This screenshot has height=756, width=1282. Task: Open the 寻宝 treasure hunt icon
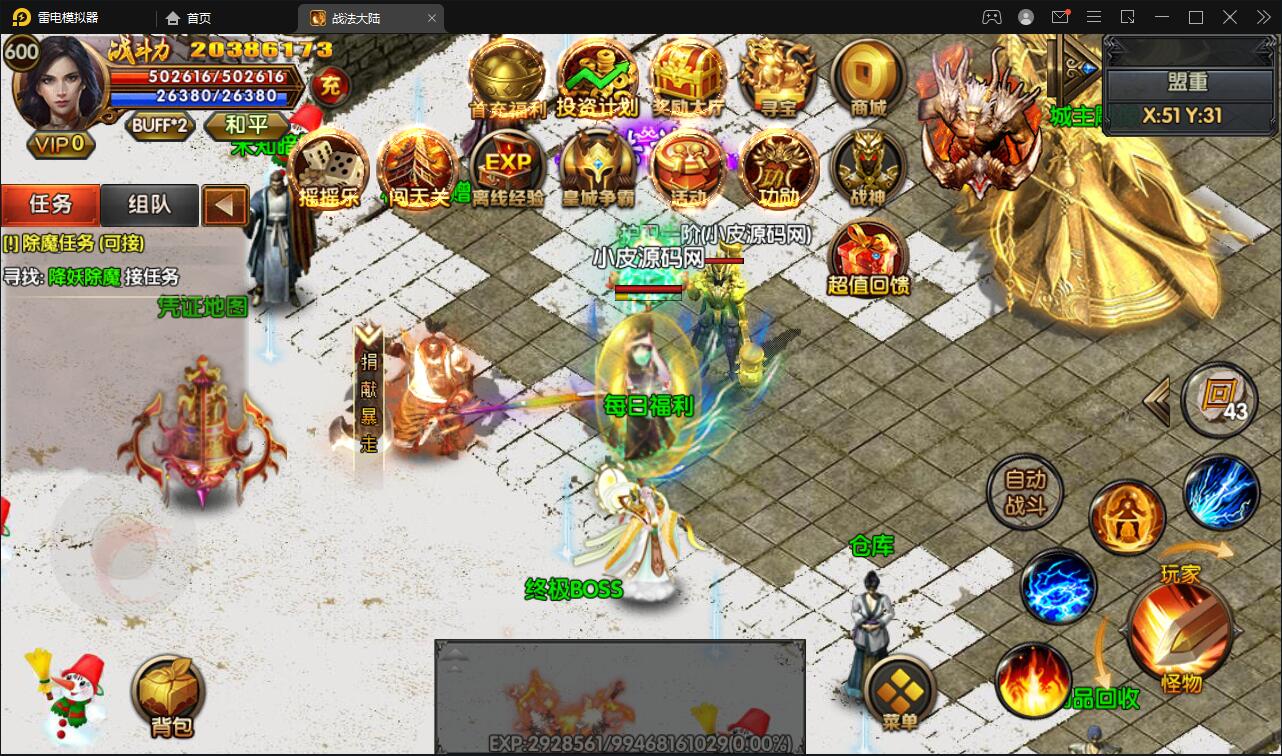(777, 77)
